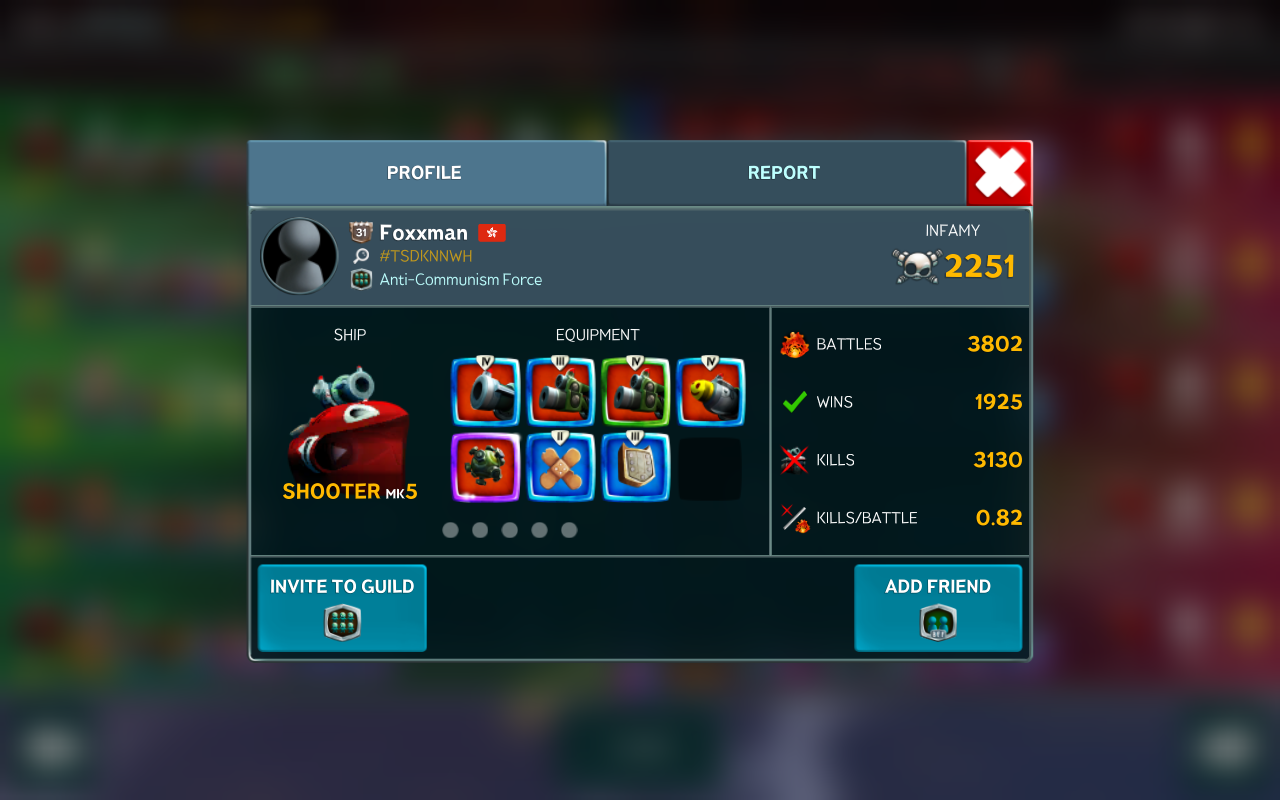
Task: Inspect the tier III shield item
Action: (x=635, y=467)
